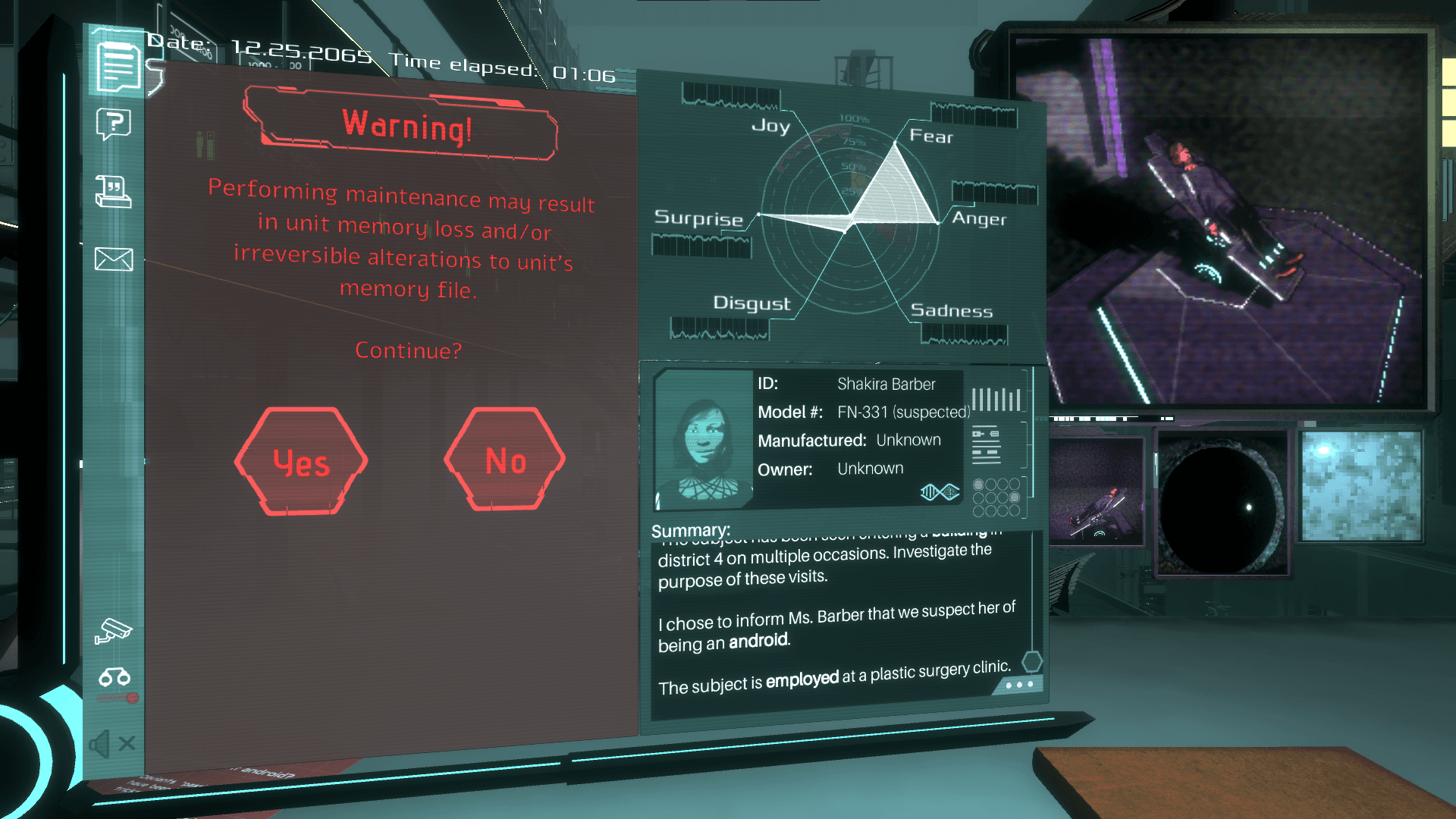Click the vertical bars icon beside ID

click(996, 399)
